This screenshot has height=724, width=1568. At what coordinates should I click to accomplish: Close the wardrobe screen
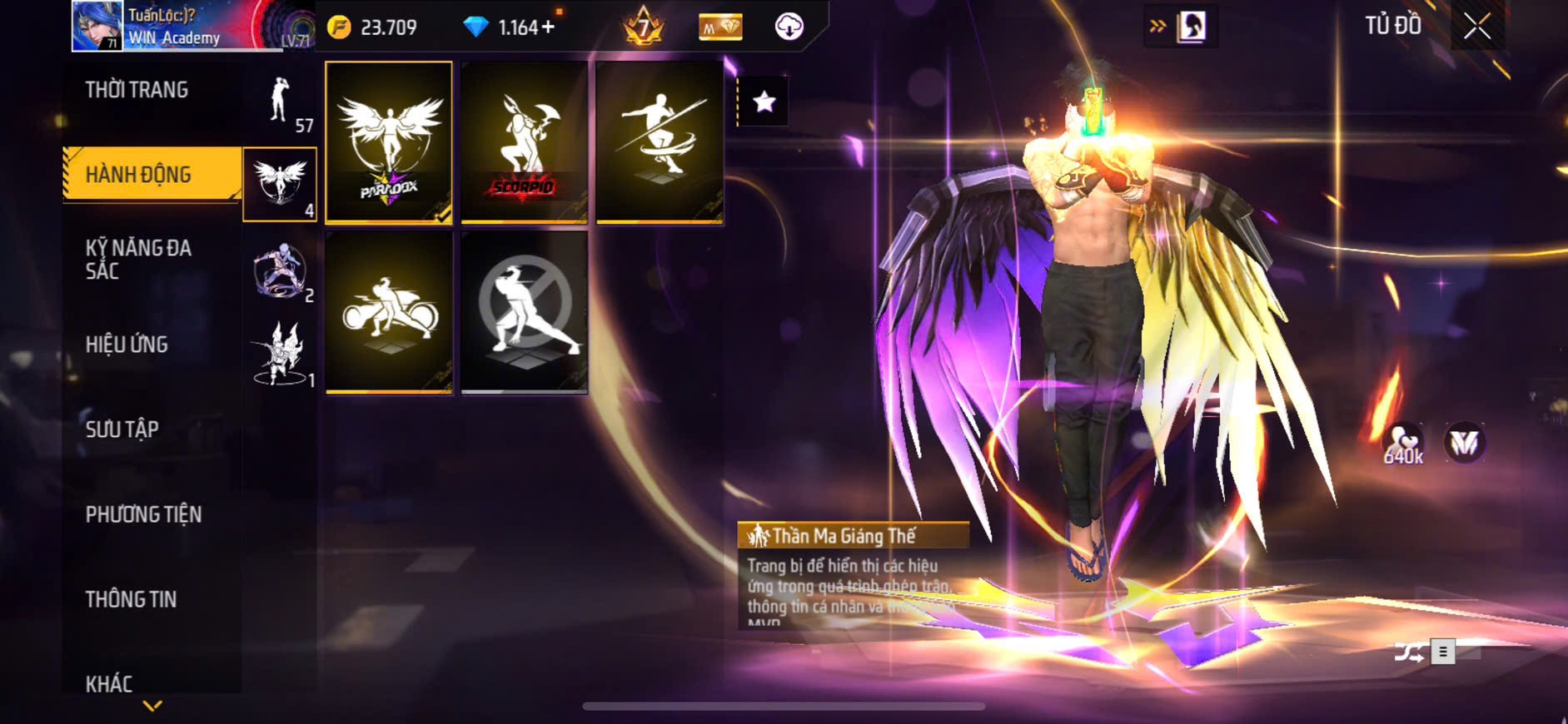coord(1476,27)
